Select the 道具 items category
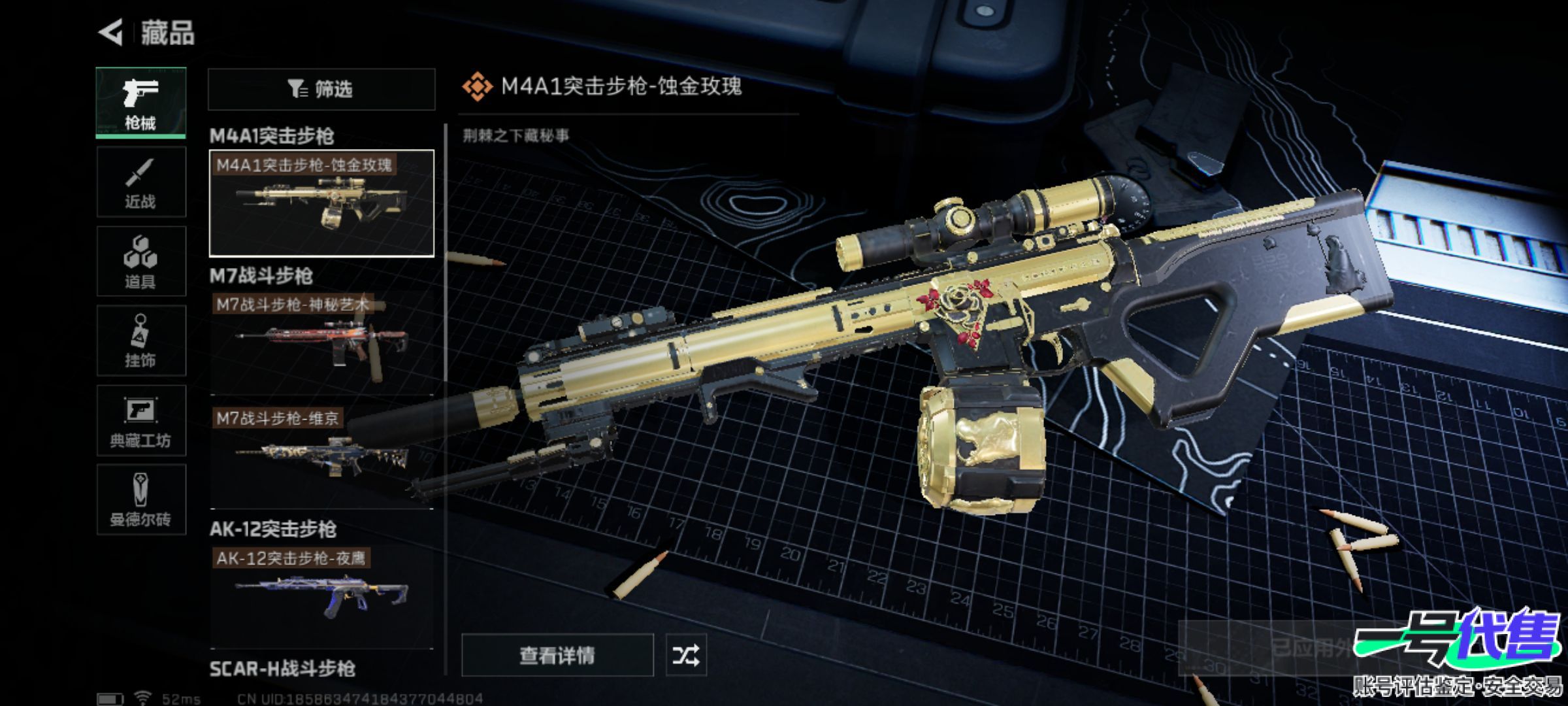 141,261
